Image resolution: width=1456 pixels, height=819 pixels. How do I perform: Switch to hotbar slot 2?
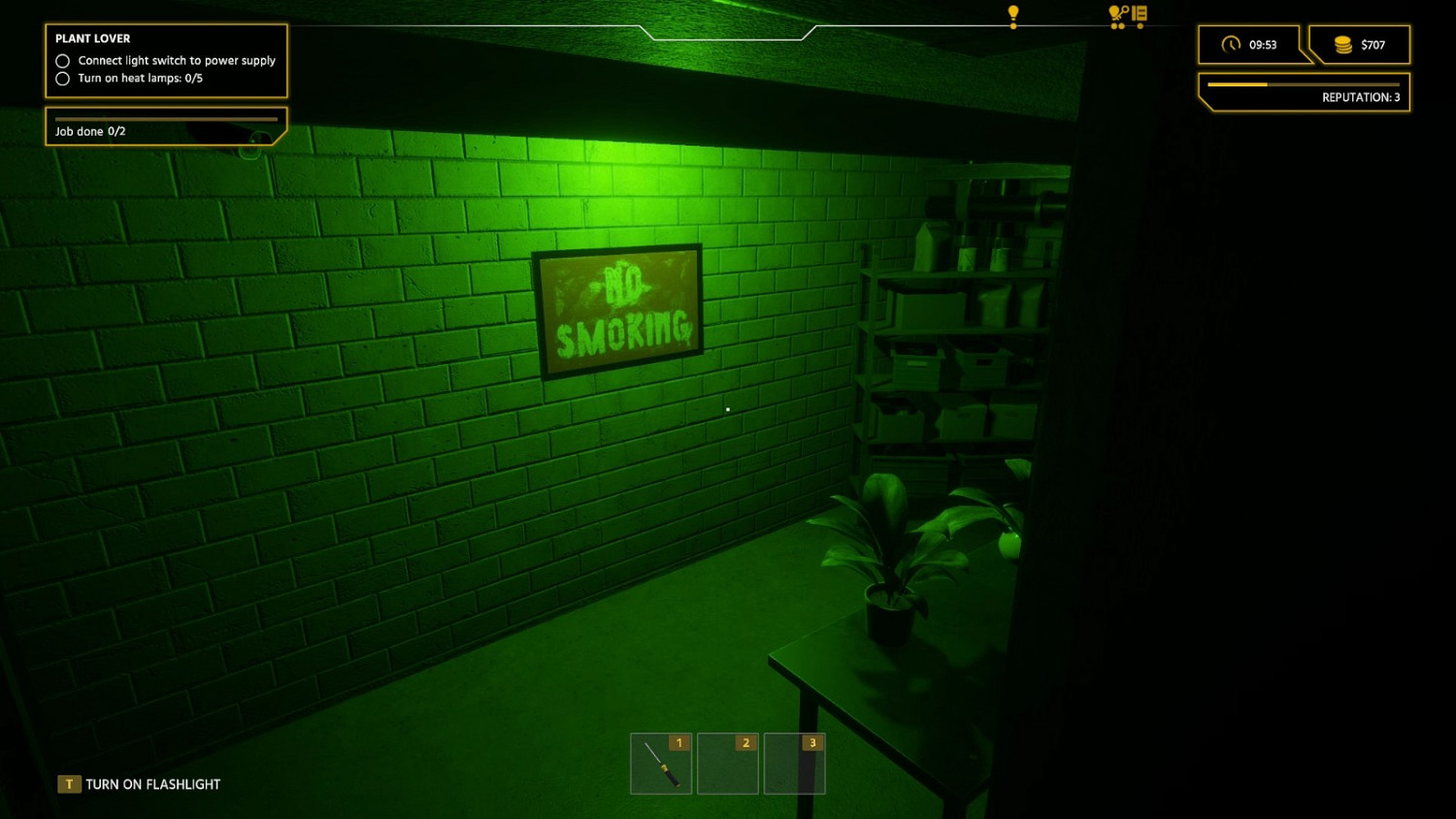click(x=728, y=764)
